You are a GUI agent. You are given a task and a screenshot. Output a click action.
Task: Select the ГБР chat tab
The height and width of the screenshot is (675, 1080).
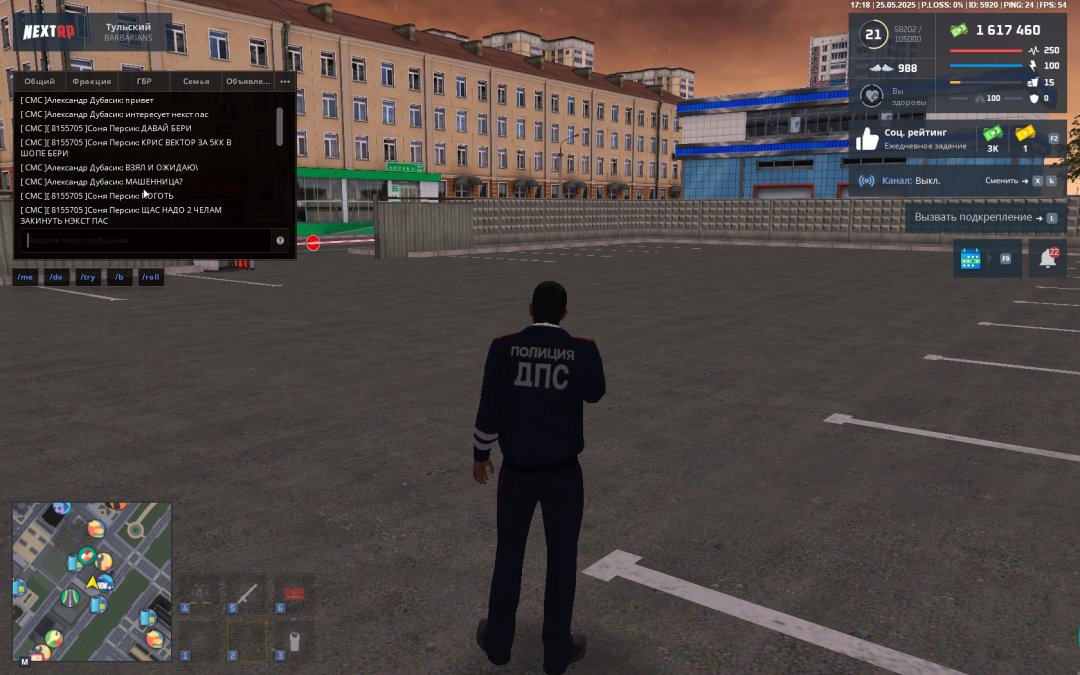coord(143,81)
